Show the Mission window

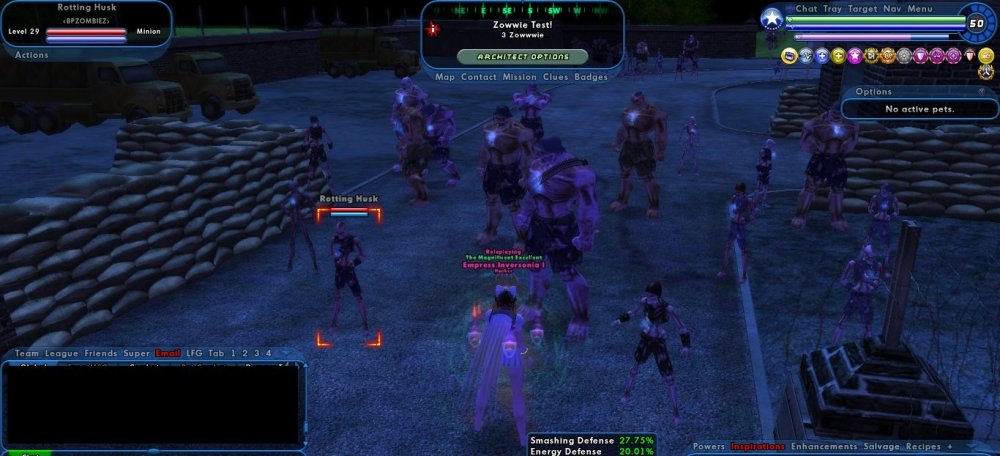pos(519,77)
